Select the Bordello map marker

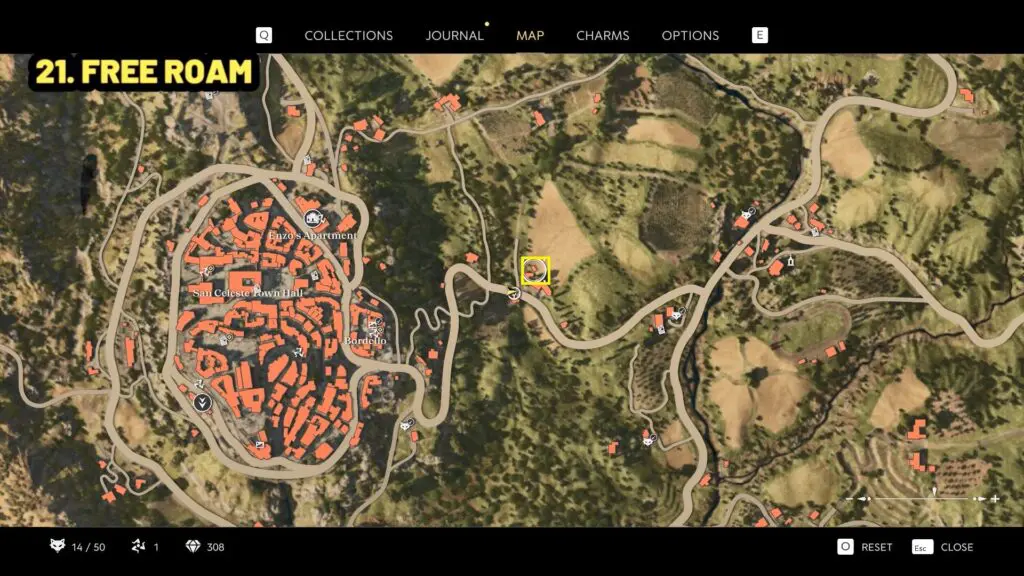click(x=377, y=328)
